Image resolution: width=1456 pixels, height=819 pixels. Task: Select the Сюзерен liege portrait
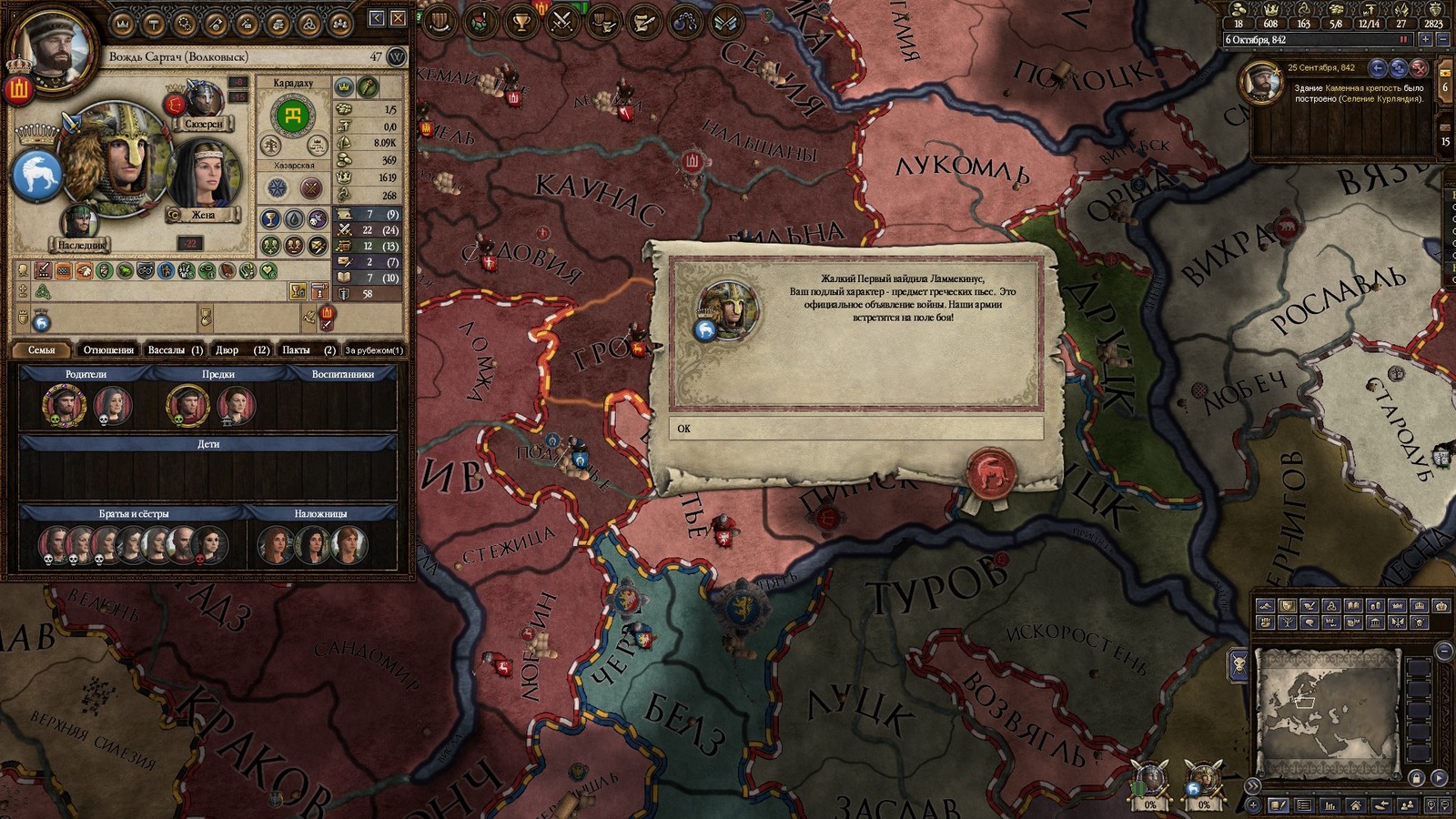click(x=204, y=102)
